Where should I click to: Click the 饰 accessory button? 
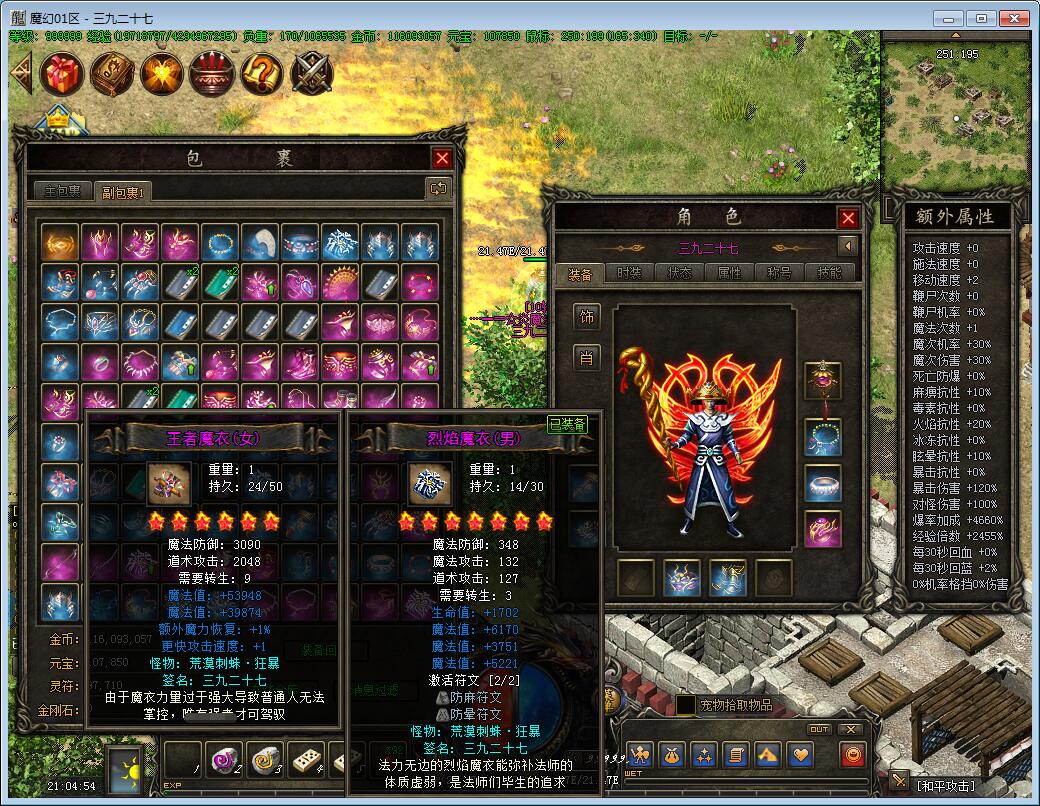(x=587, y=317)
